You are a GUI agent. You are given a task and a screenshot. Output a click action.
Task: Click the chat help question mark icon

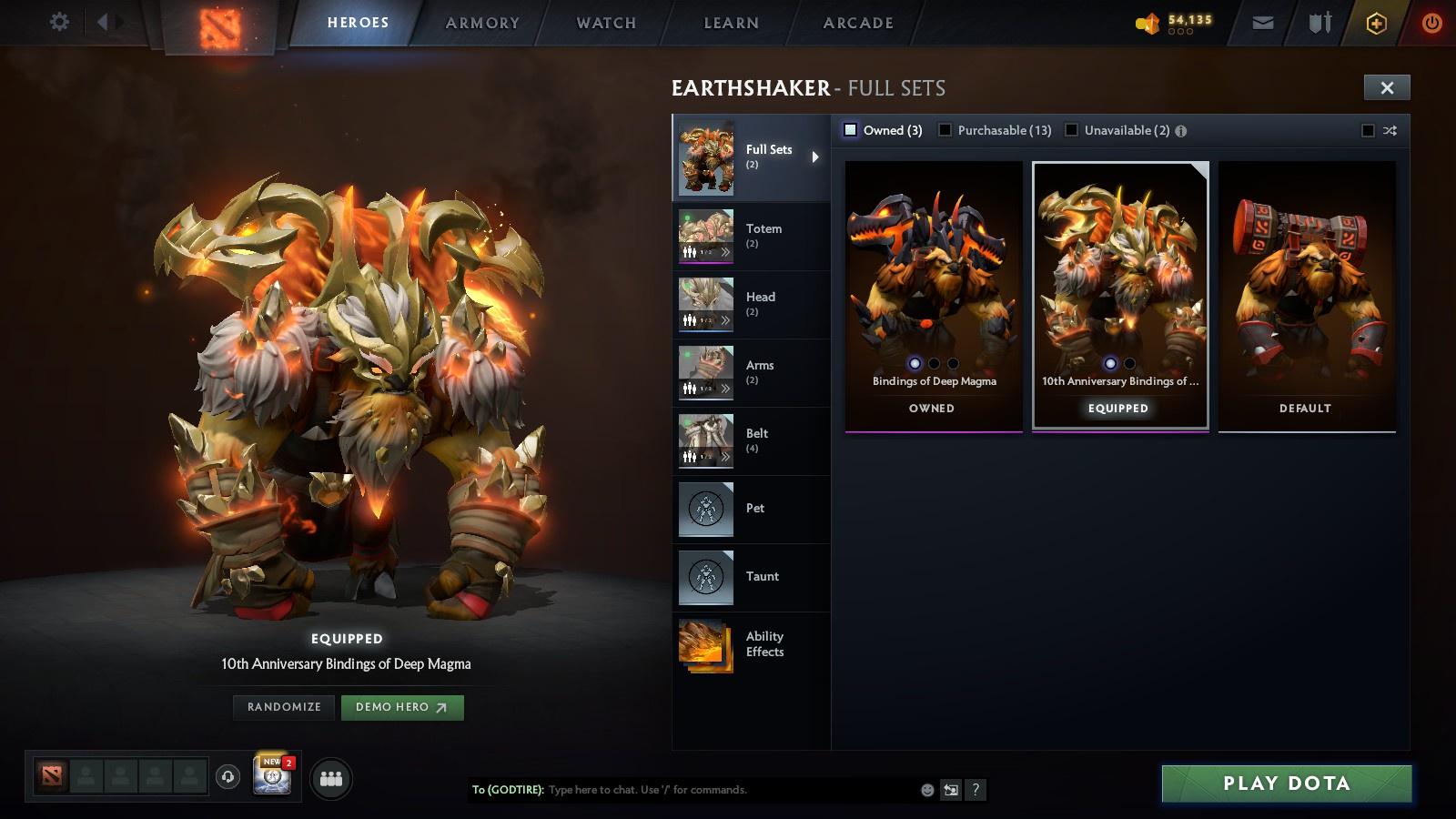[974, 790]
